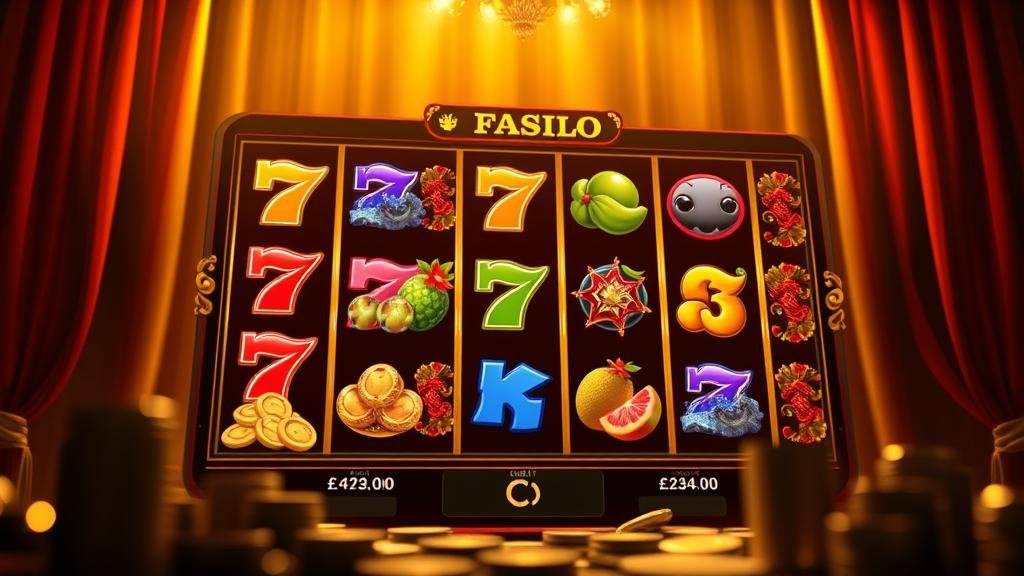Spin the reels with the circular arrow button
1024x576 pixels.
pyautogui.click(x=522, y=493)
